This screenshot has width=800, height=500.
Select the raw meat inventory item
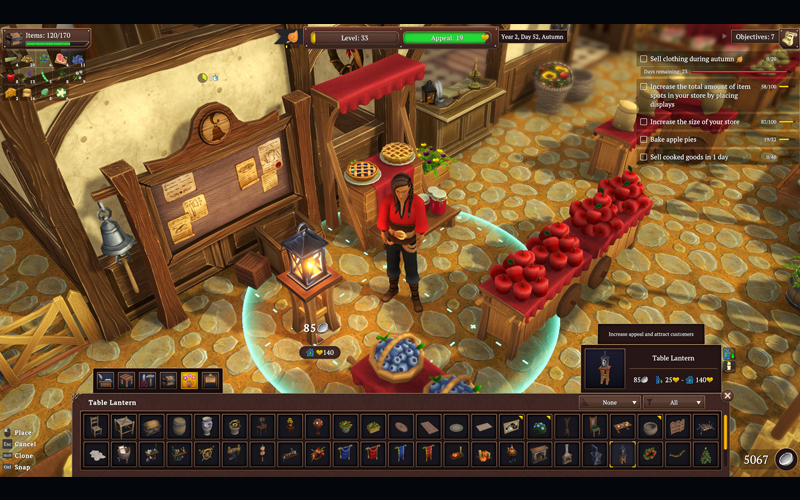62,59
